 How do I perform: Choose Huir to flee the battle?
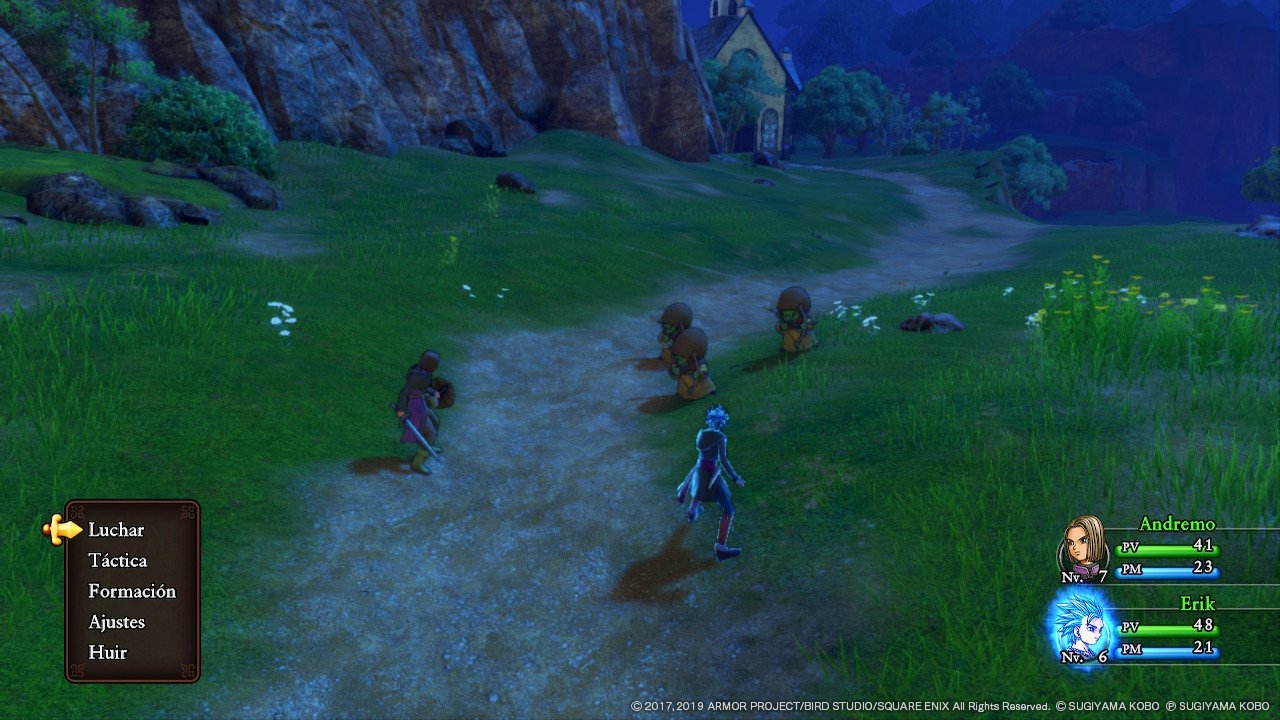[107, 652]
